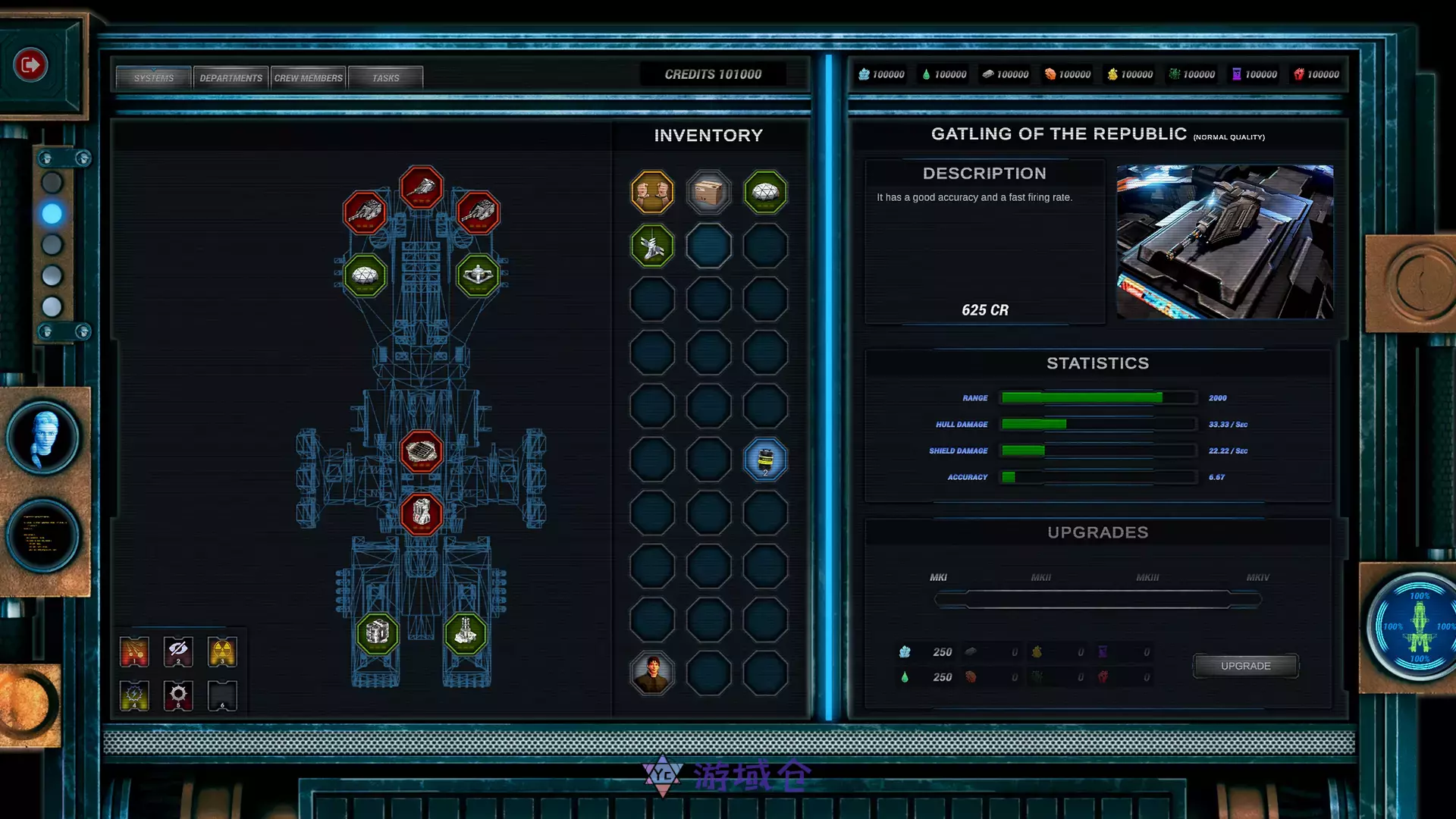
Task: Select the cardboard crate inventory item
Action: (x=708, y=192)
